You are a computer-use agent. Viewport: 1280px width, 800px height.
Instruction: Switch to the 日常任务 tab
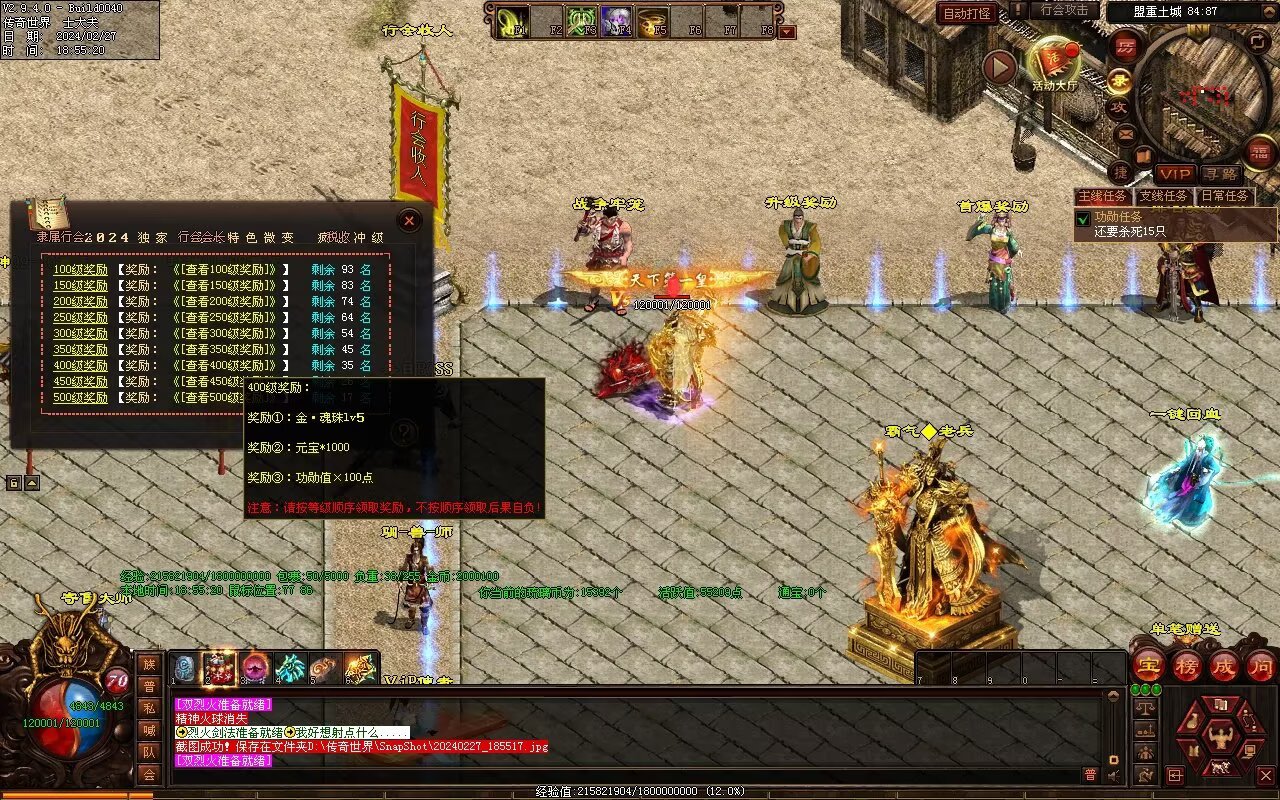click(x=1225, y=197)
